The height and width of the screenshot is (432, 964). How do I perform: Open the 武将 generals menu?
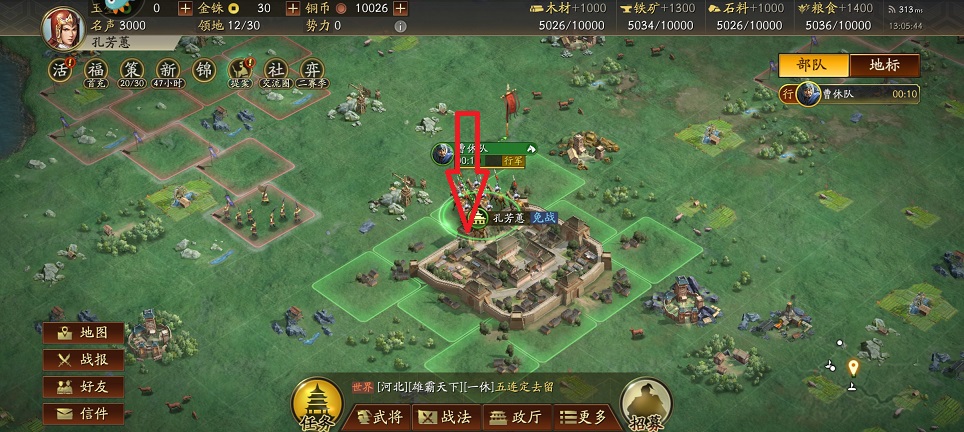click(377, 417)
